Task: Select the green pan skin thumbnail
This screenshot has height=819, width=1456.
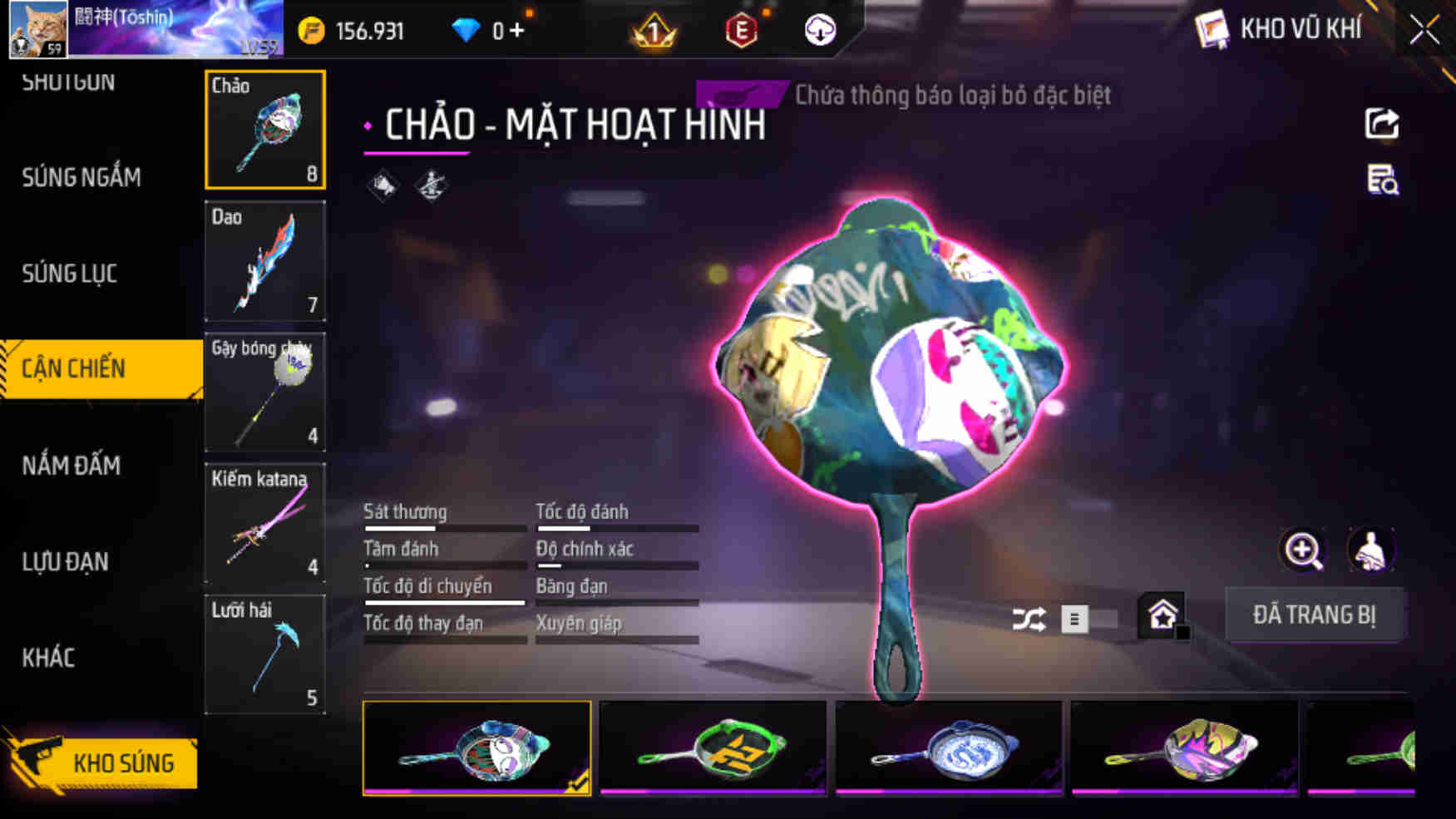Action: pyautogui.click(x=713, y=751)
